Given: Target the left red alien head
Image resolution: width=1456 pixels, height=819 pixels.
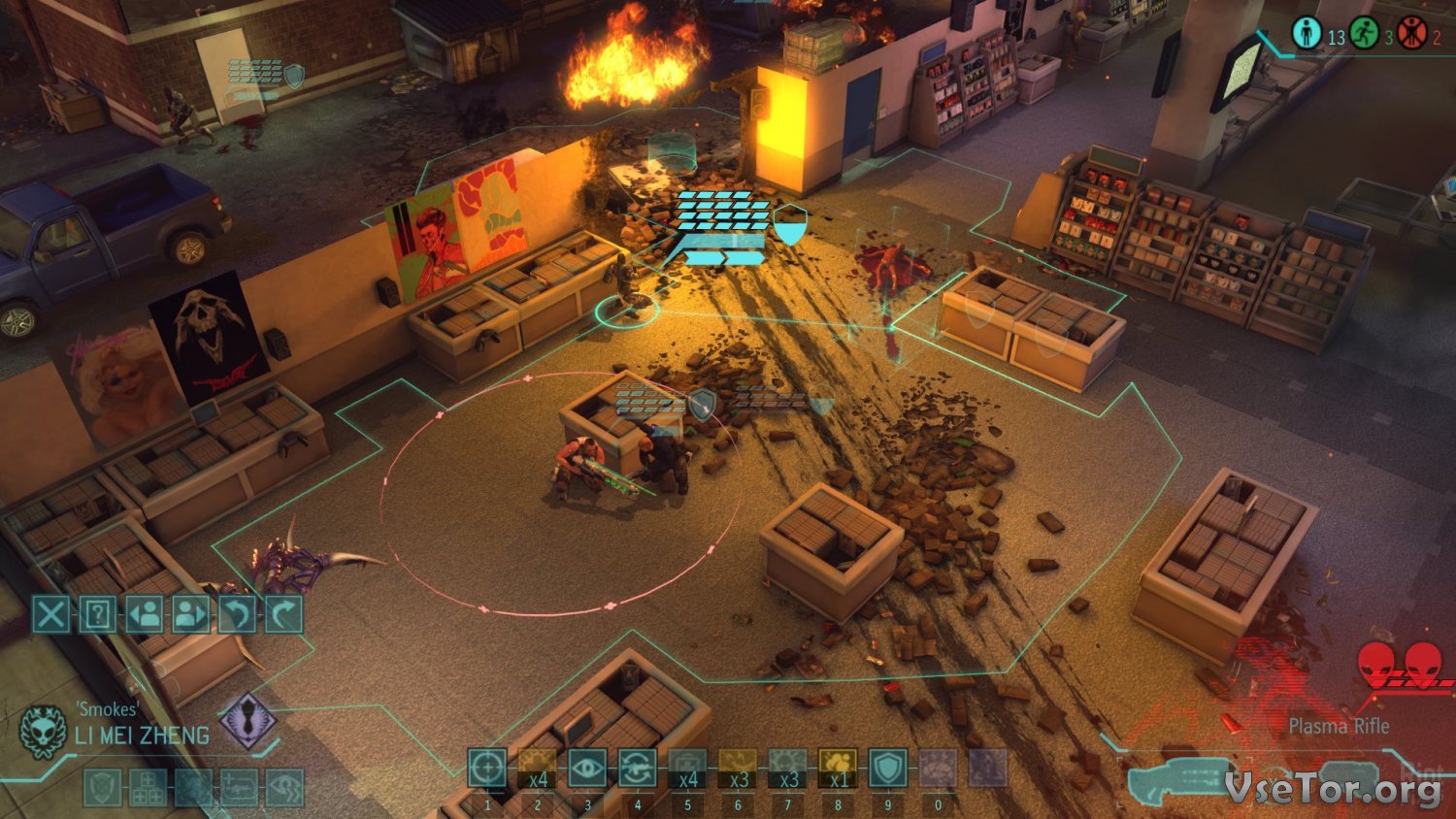Looking at the screenshot, I should point(1376,665).
